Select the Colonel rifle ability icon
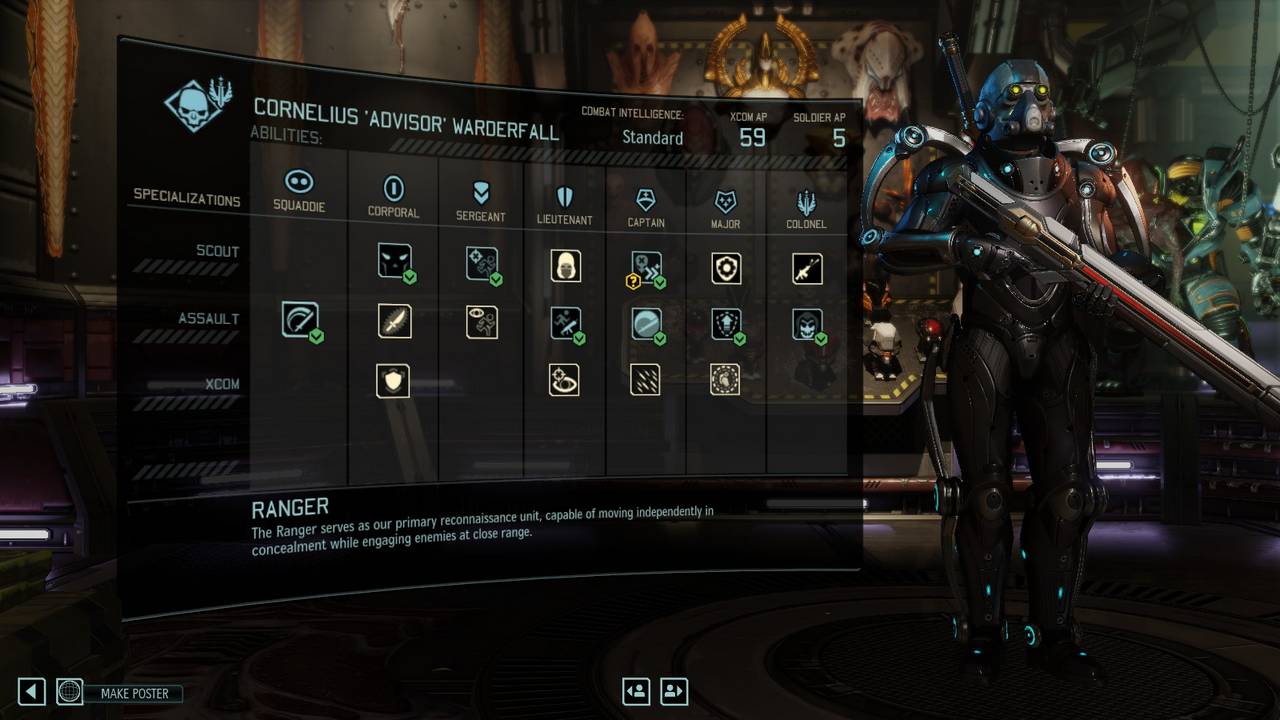Screen dimensions: 1280x720 pos(807,268)
